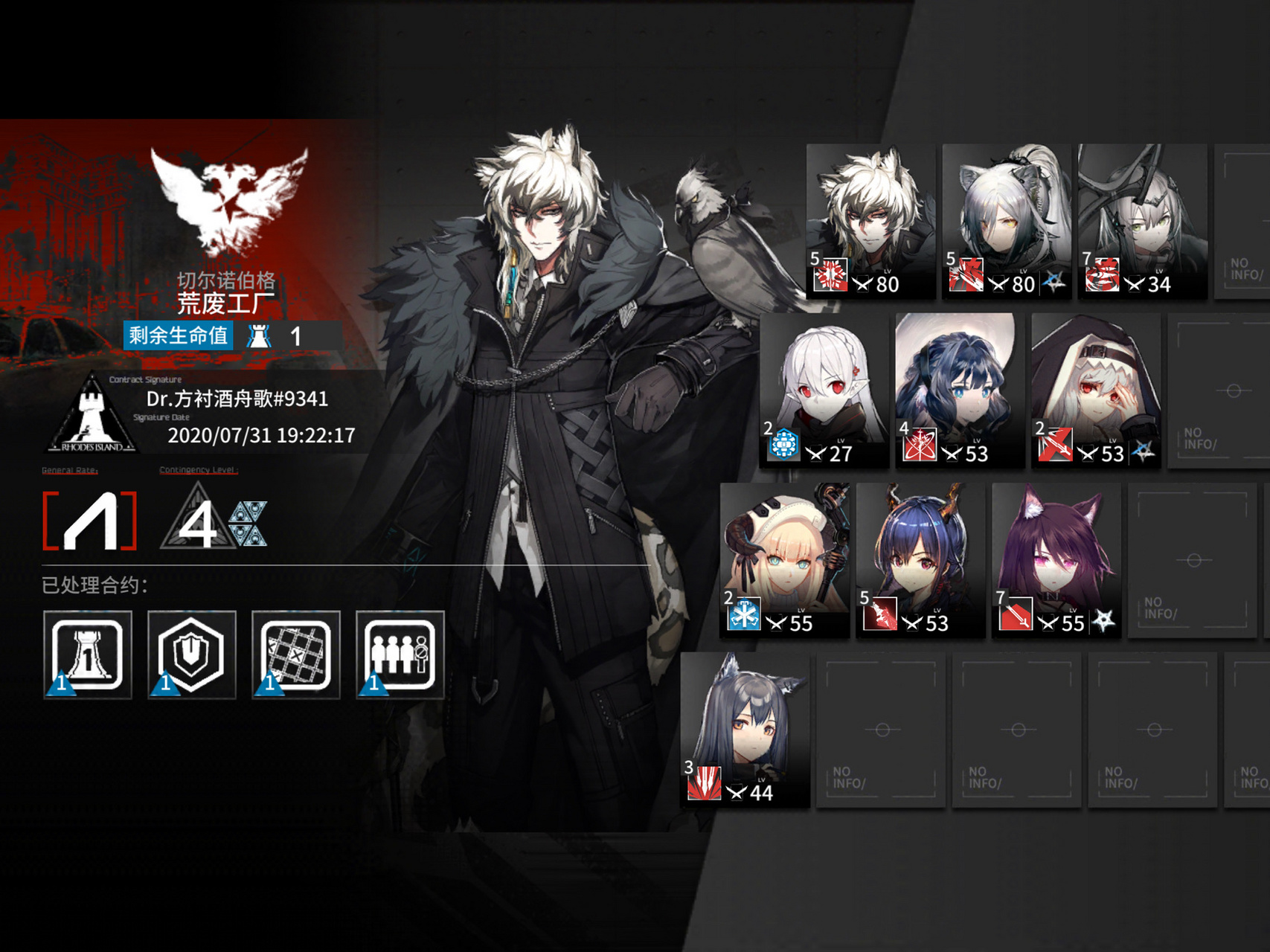This screenshot has height=952, width=1270.
Task: Inspect the squad limit contract icon
Action: pyautogui.click(x=400, y=654)
